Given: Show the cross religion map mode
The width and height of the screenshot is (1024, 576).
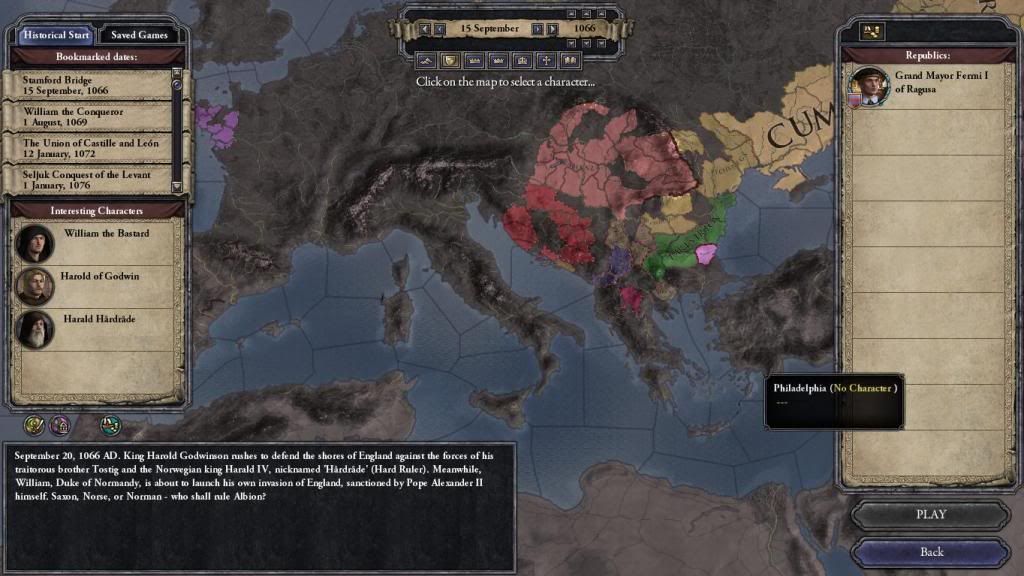Looking at the screenshot, I should coord(547,60).
